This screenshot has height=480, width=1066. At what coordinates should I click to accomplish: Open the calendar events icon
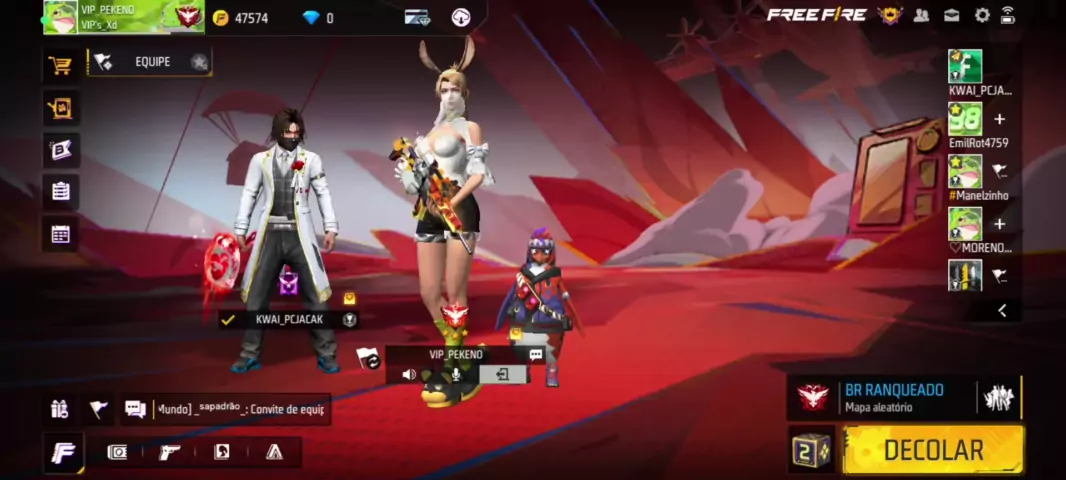(60, 234)
